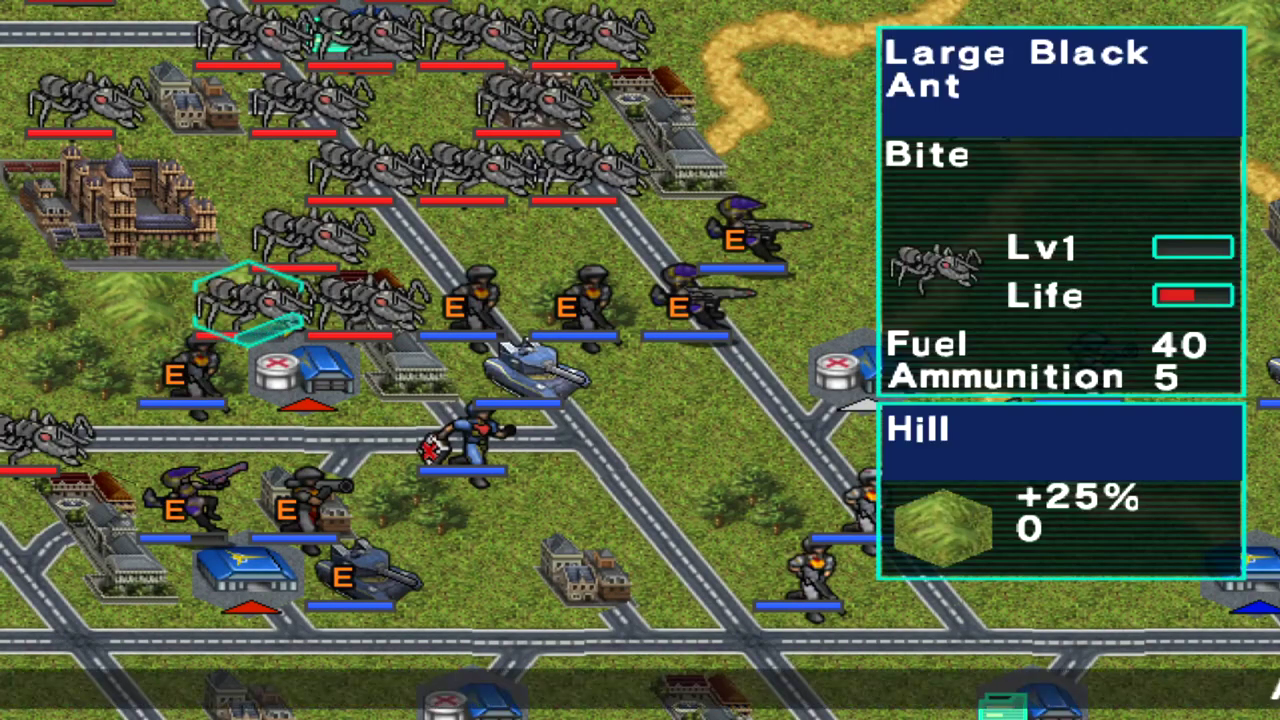Select the ant under the cyan hexagon cursor

249,301
